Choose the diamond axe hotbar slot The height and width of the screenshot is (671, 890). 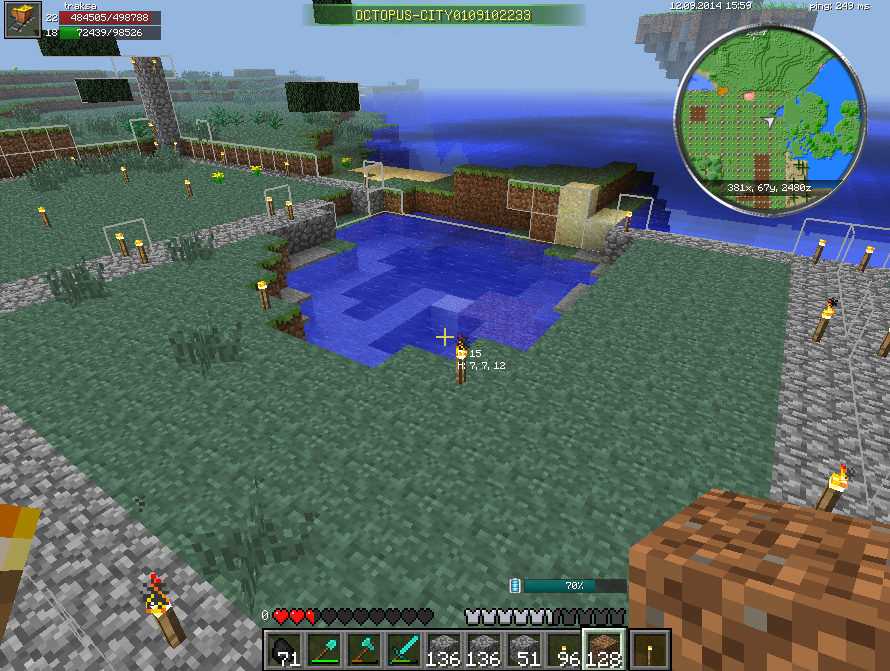364,649
